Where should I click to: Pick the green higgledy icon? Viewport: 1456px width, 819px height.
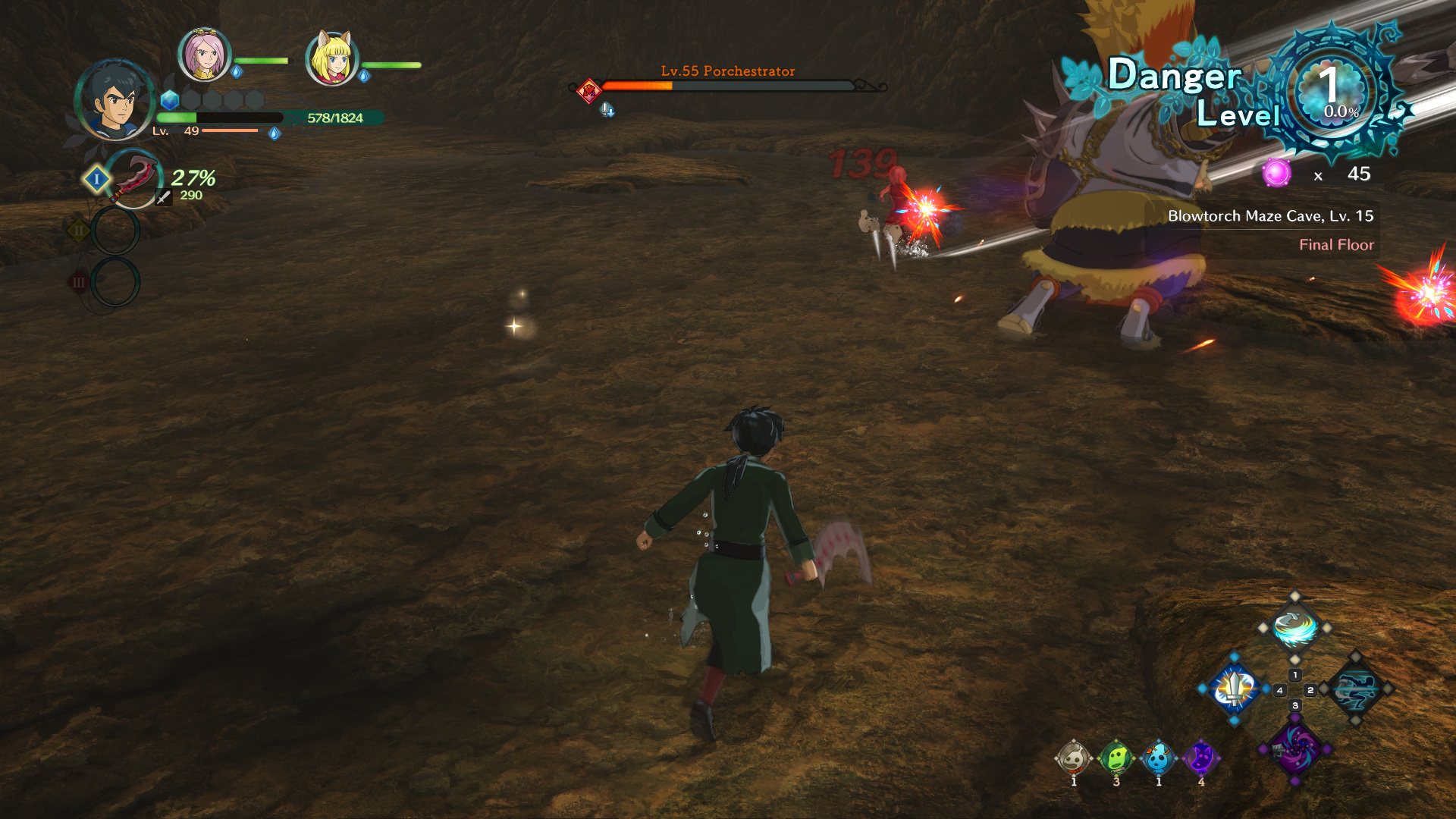pyautogui.click(x=1116, y=758)
